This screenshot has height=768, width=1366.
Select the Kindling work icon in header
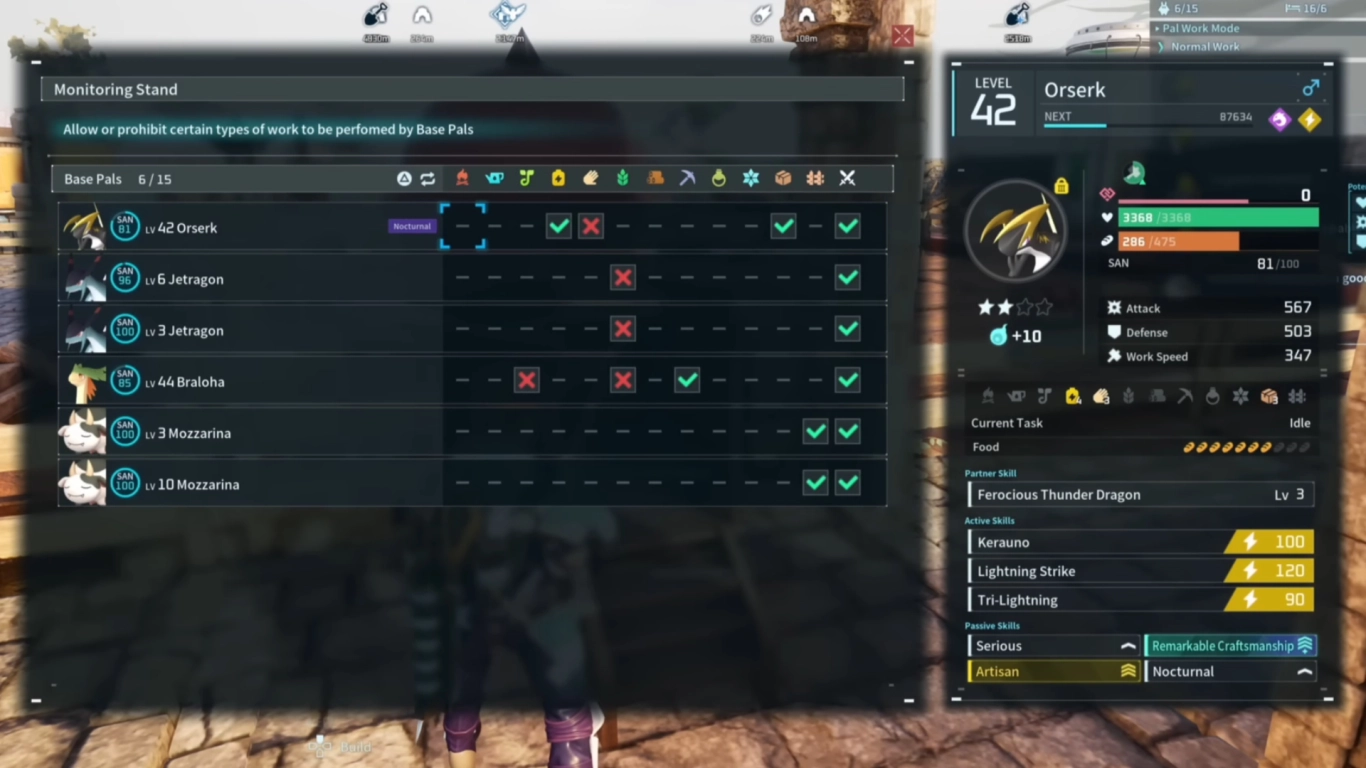pos(463,178)
